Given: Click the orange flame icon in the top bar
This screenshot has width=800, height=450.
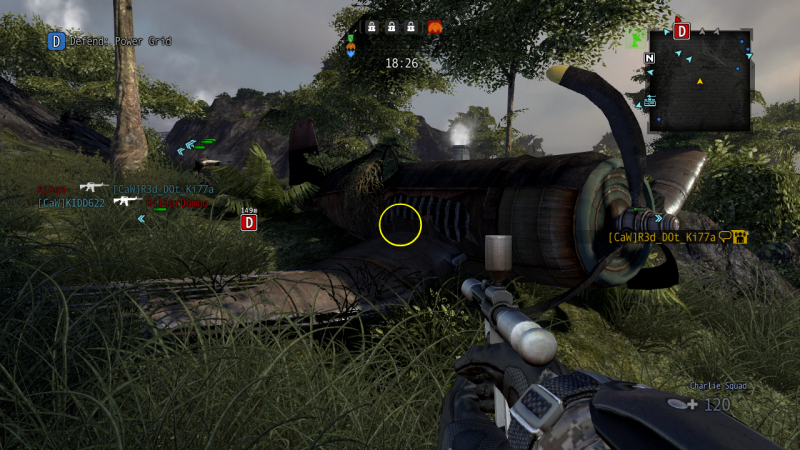Looking at the screenshot, I should coord(435,27).
